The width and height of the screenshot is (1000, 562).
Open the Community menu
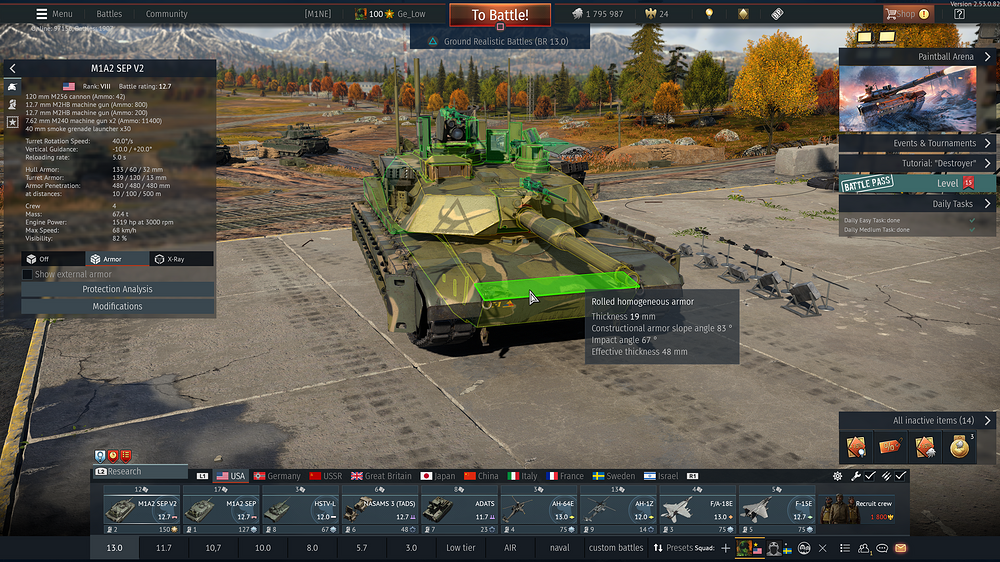pos(166,14)
